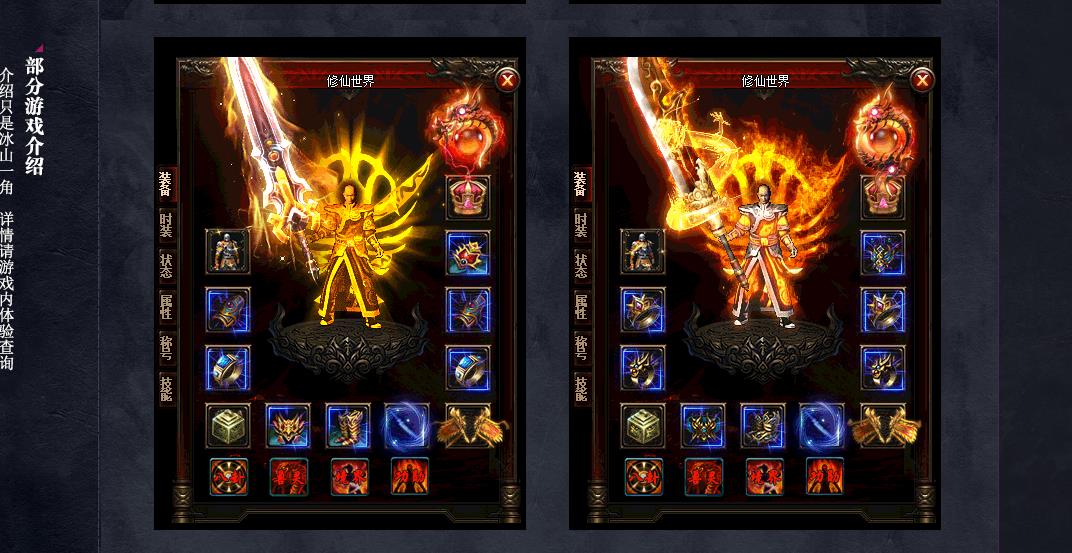Open 功勋 icon on orange-robed monk's panel
1072x553 pixels.
click(824, 476)
